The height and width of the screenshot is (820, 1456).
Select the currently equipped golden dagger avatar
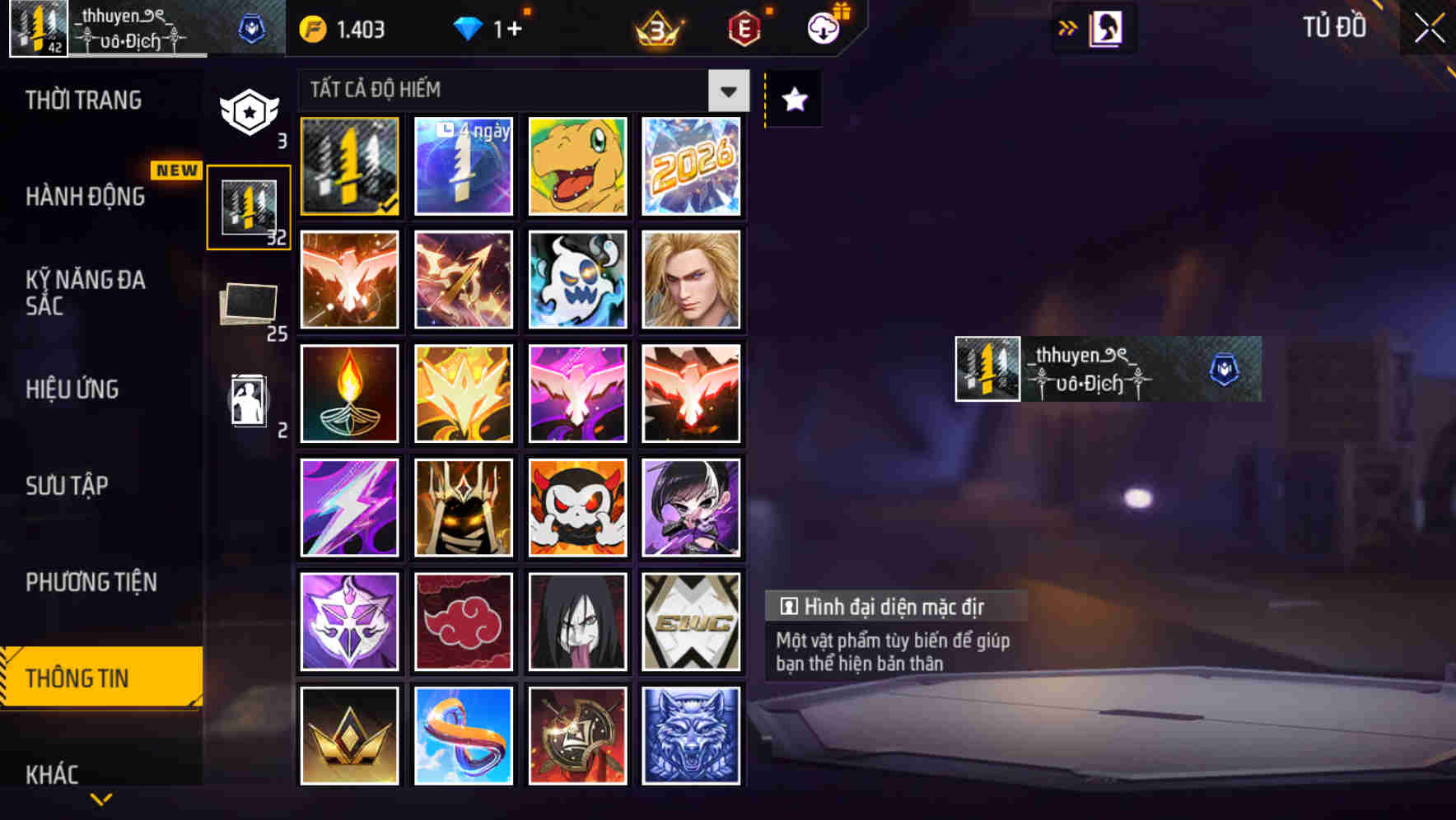348,166
